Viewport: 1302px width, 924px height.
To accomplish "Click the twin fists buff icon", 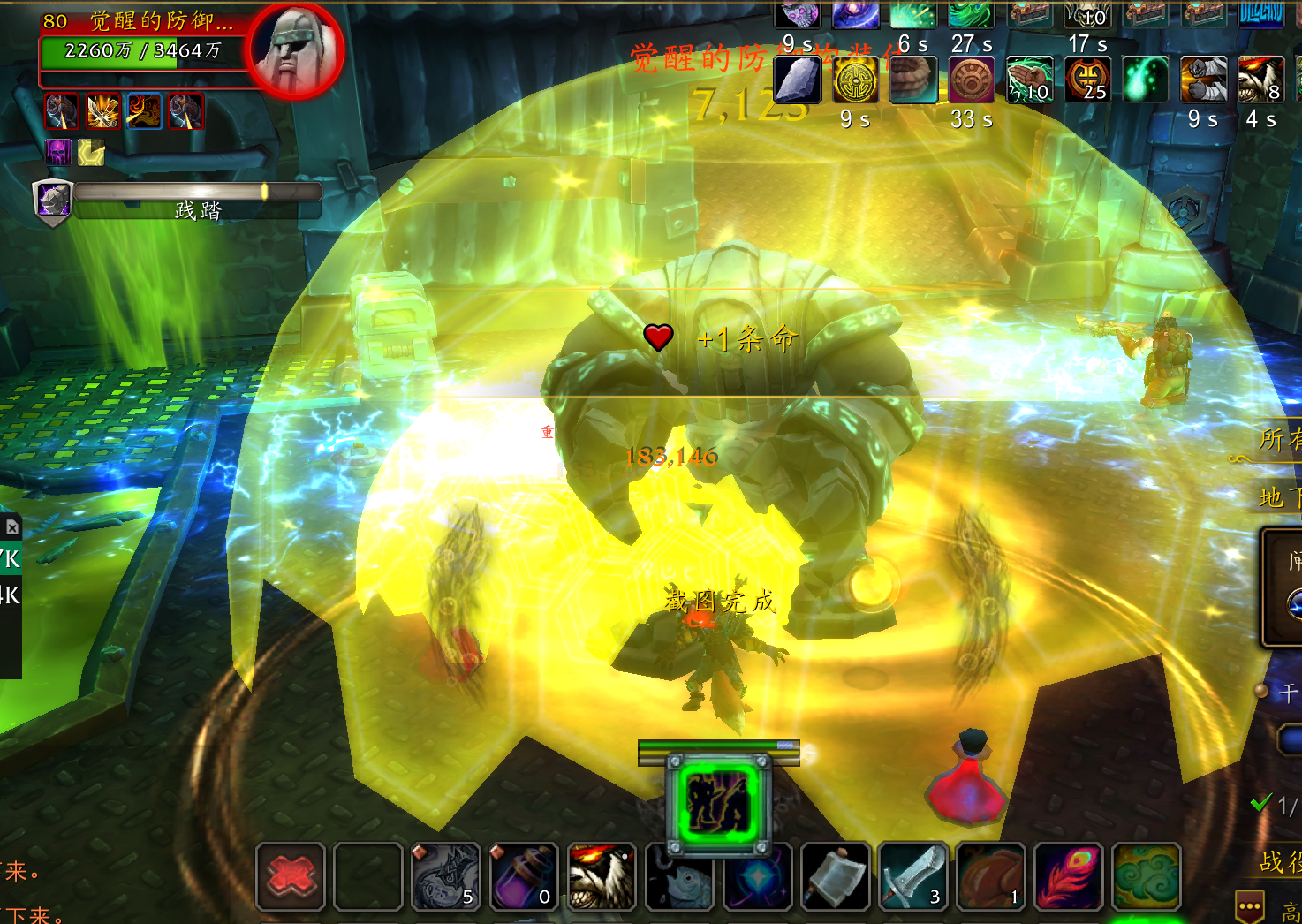I will pos(1203,80).
